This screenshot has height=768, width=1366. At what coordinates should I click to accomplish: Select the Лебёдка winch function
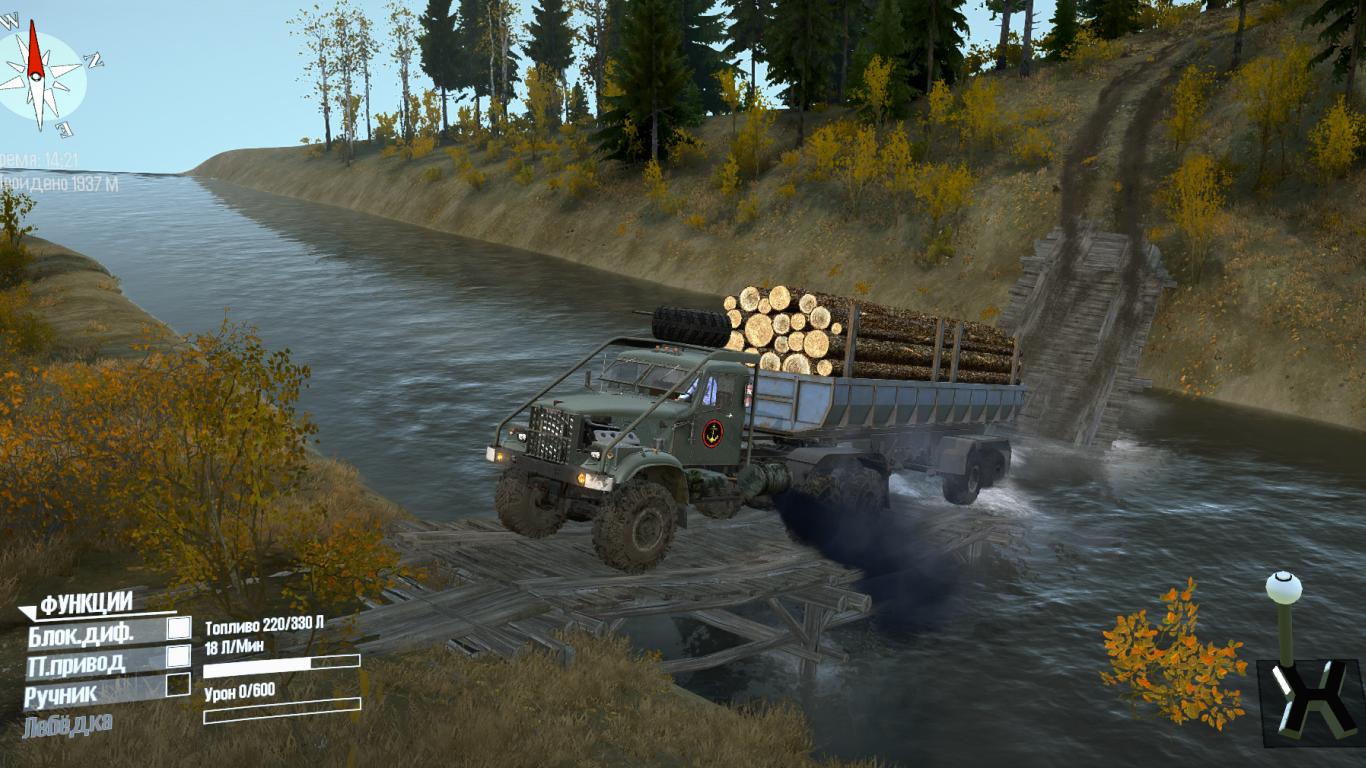(x=68, y=724)
